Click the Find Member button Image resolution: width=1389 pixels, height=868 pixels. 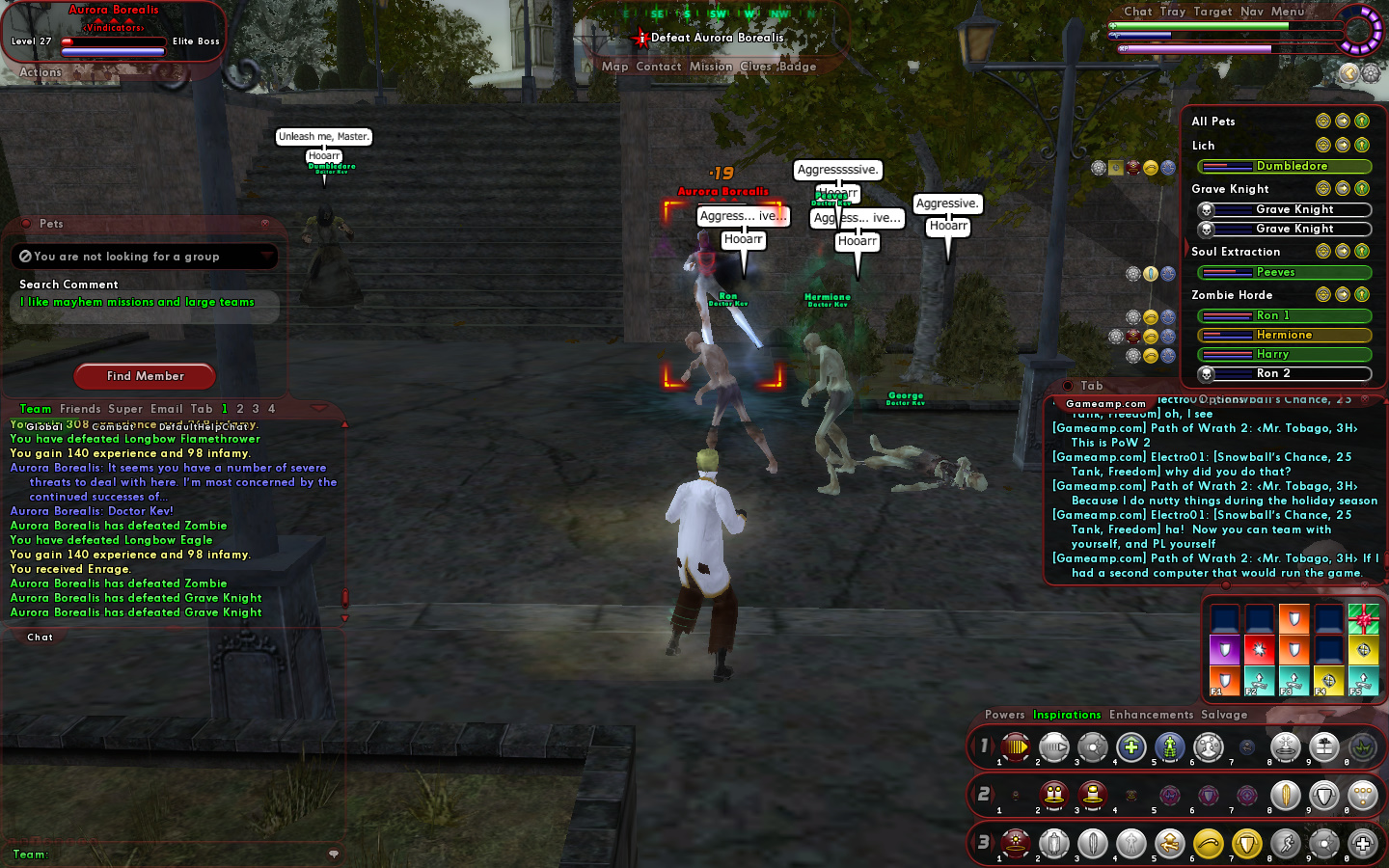pos(145,376)
